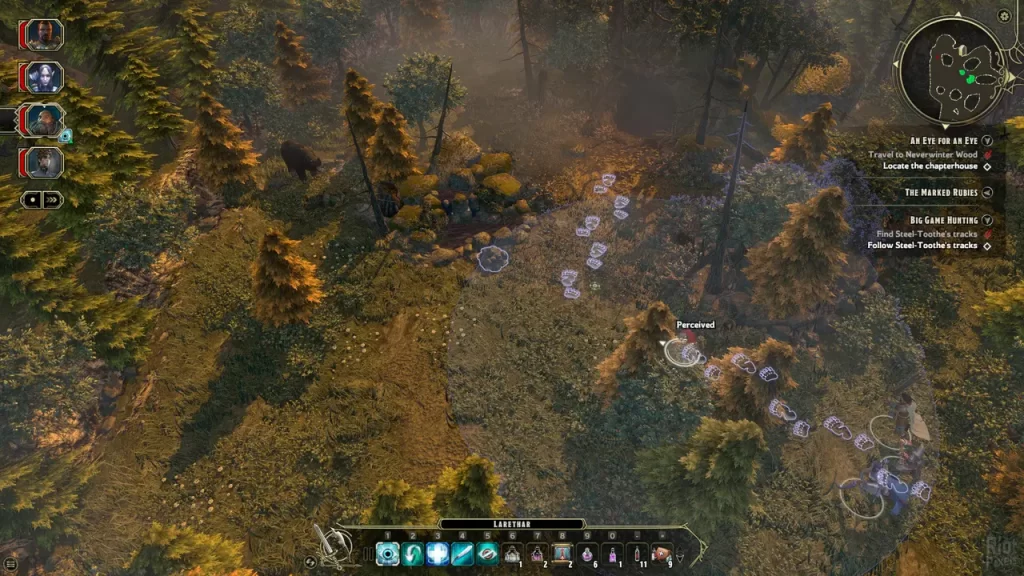Click the triple-arrow button below the portraits

click(53, 199)
